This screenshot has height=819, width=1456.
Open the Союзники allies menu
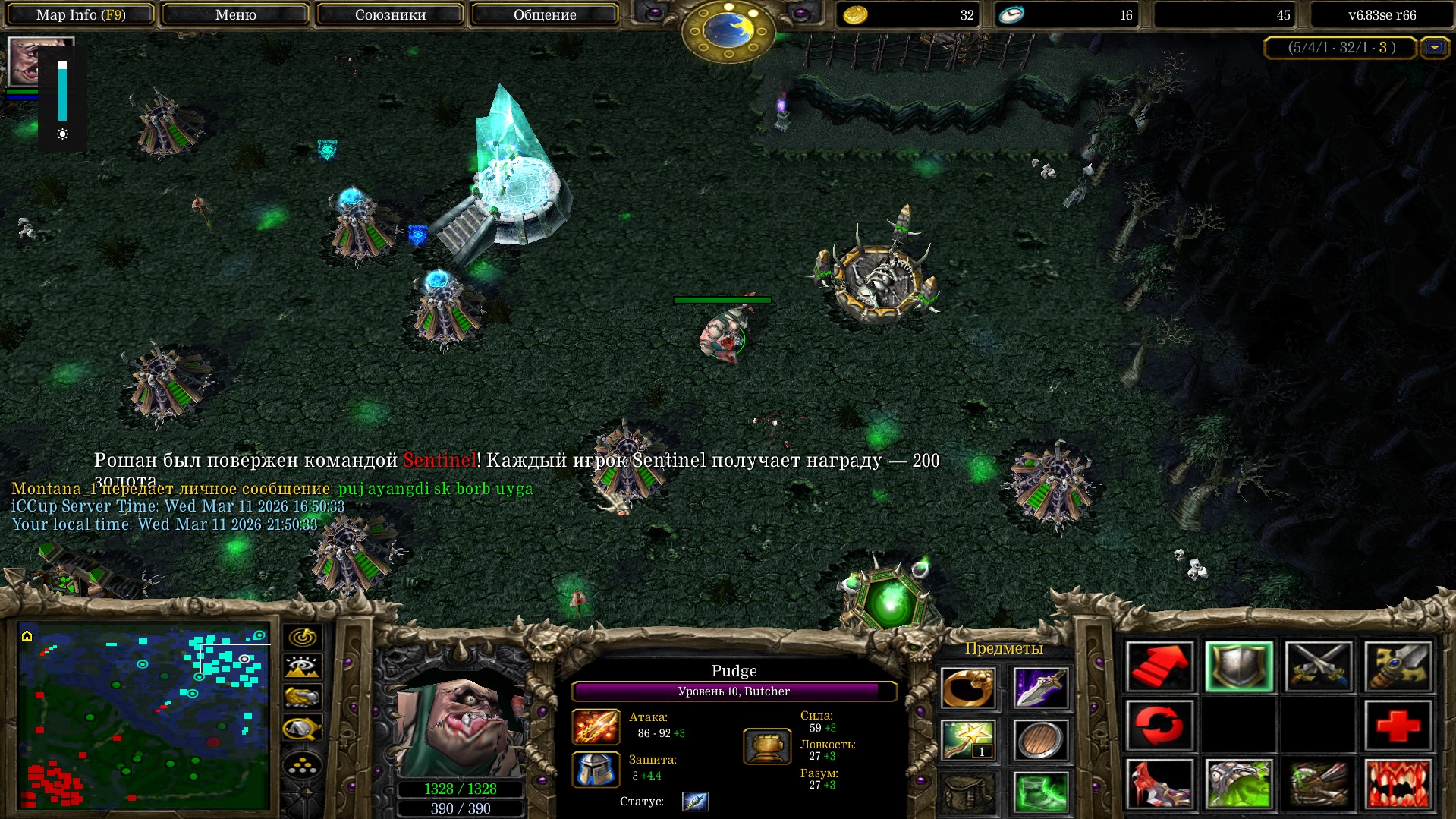(390, 14)
